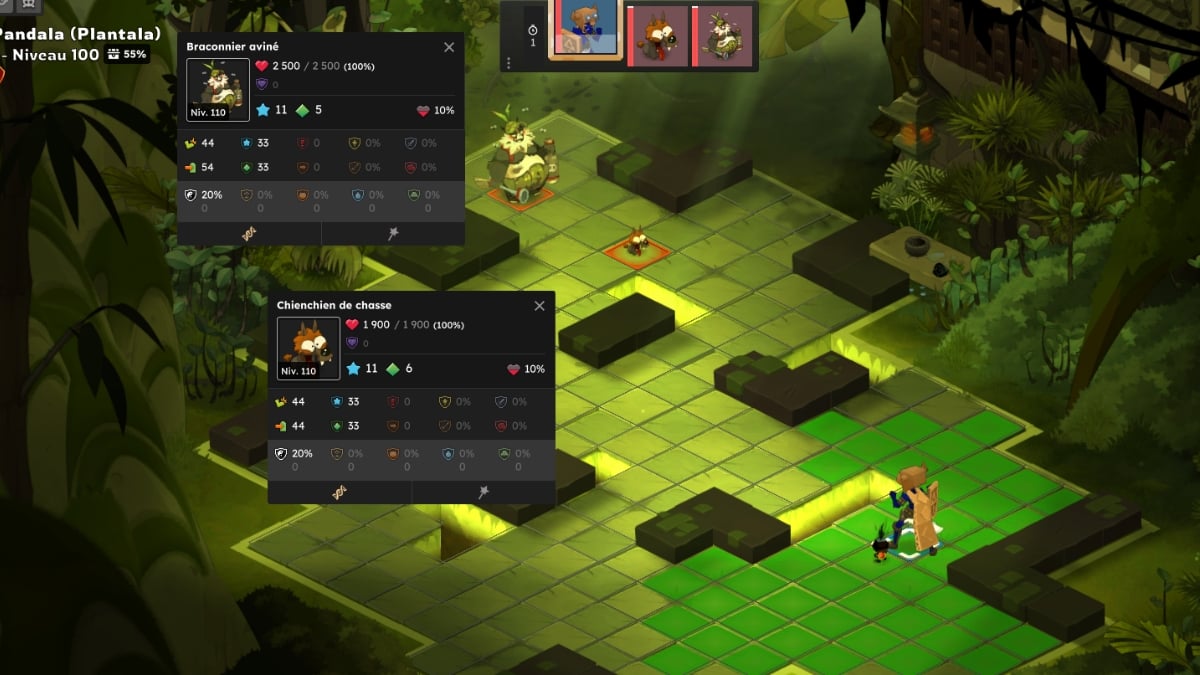The width and height of the screenshot is (1200, 675).
Task: Select the Chienchien dog portrait in turn timeline
Action: 657,37
